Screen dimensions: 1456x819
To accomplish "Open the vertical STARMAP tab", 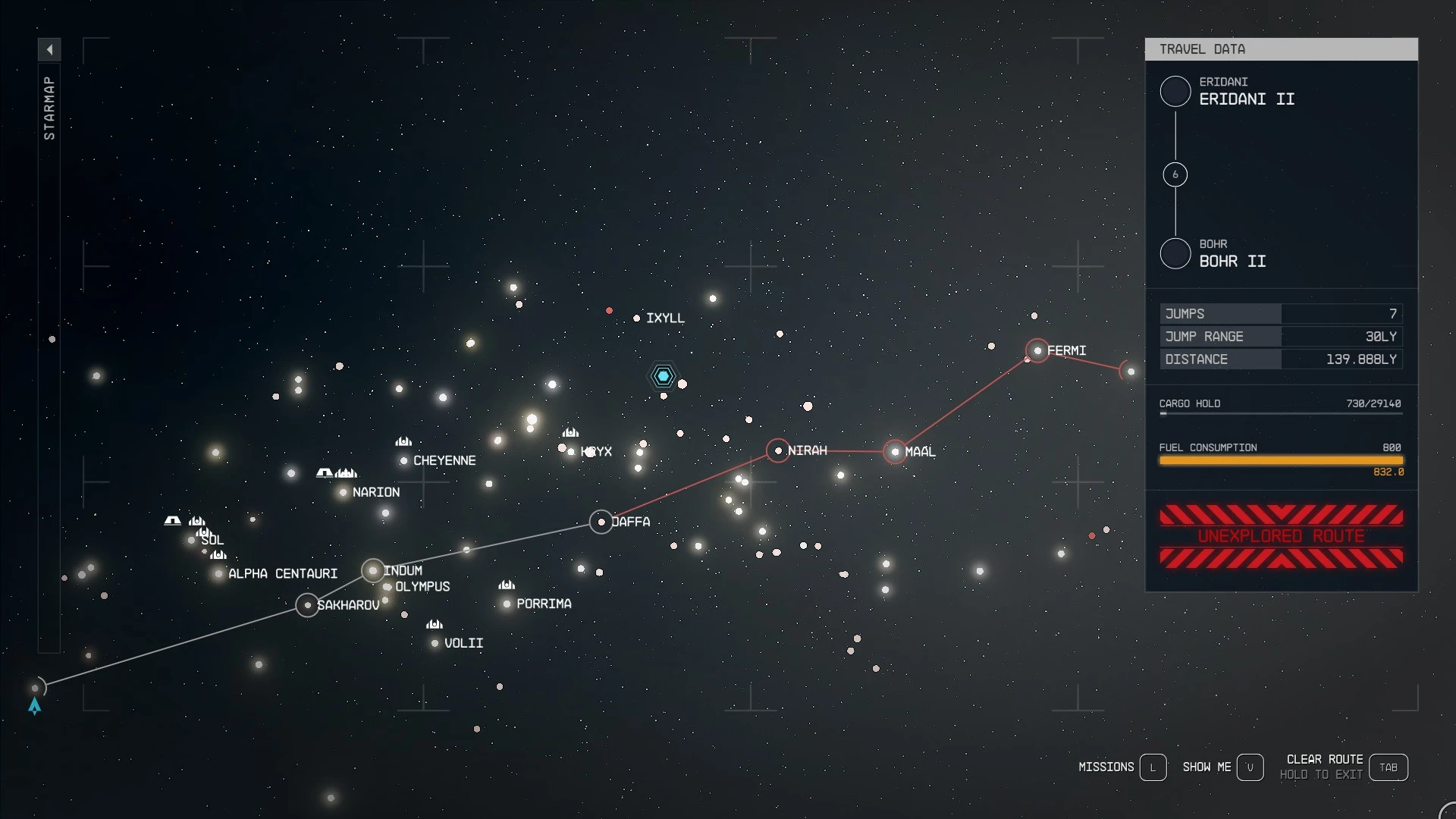I will point(49,106).
